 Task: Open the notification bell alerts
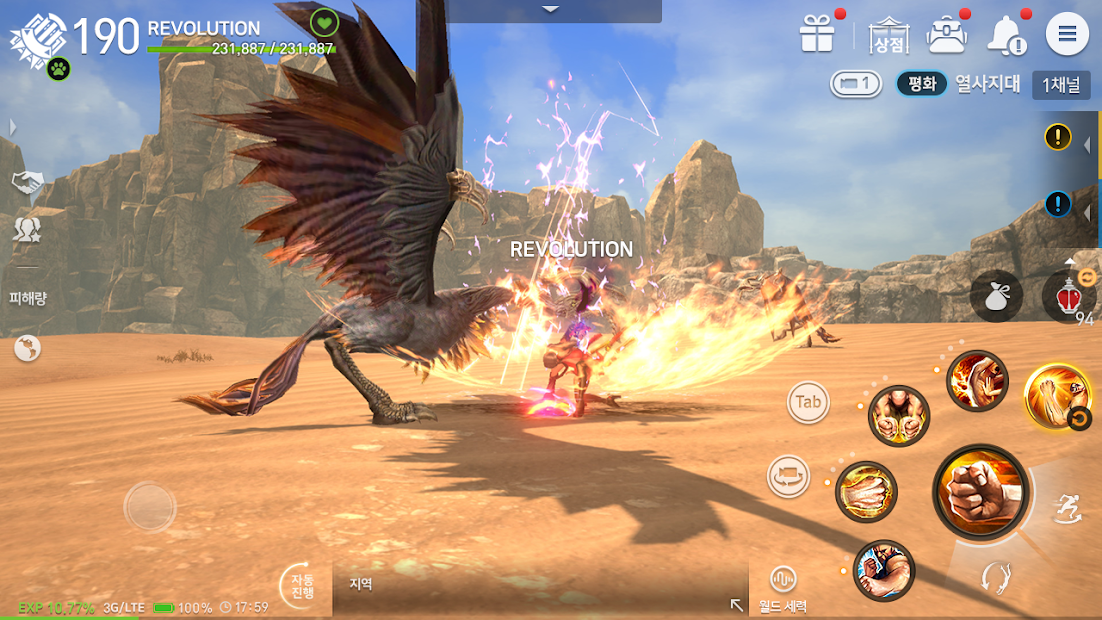point(1005,36)
